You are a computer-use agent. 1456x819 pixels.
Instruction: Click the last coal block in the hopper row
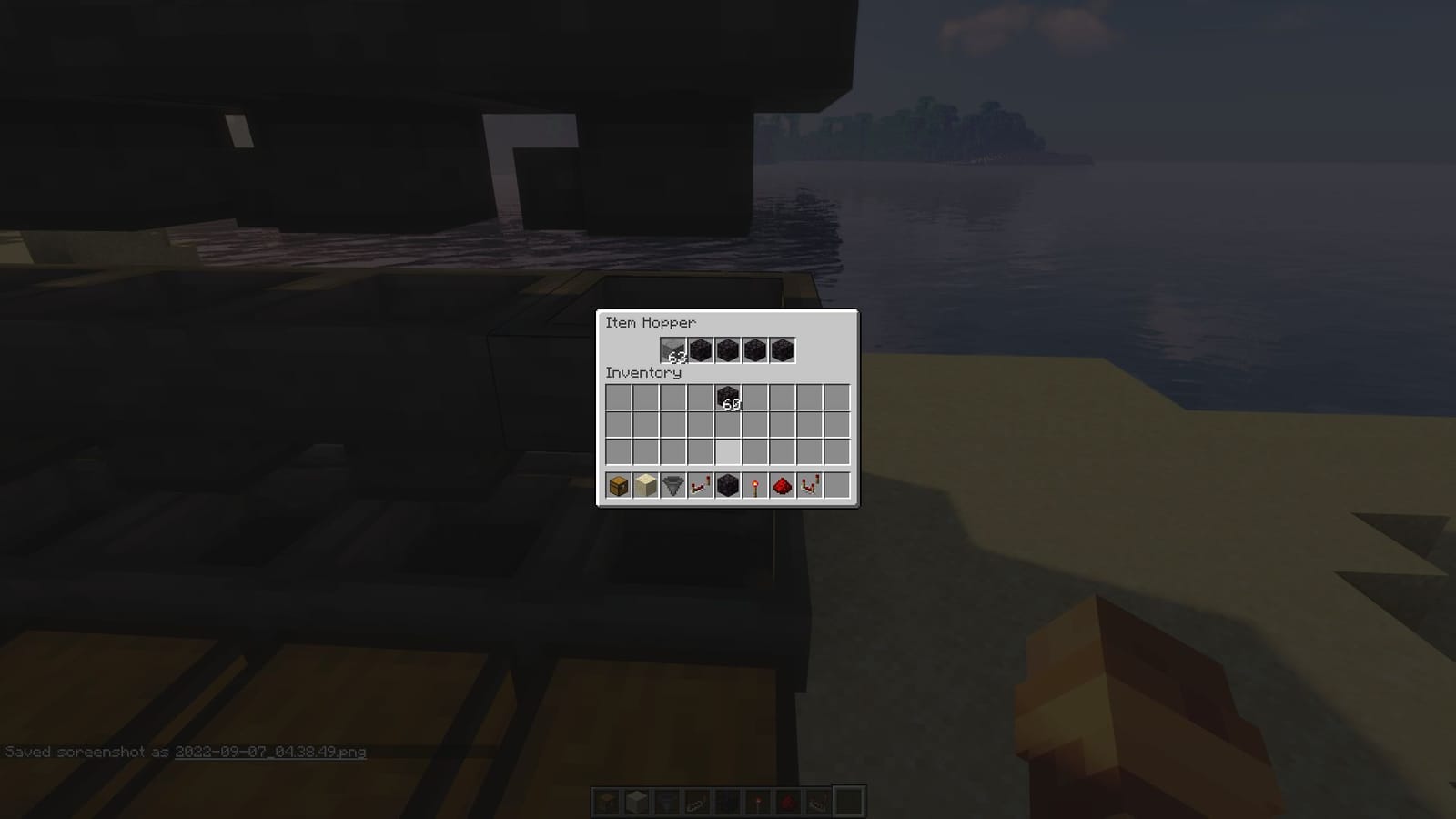coord(781,351)
